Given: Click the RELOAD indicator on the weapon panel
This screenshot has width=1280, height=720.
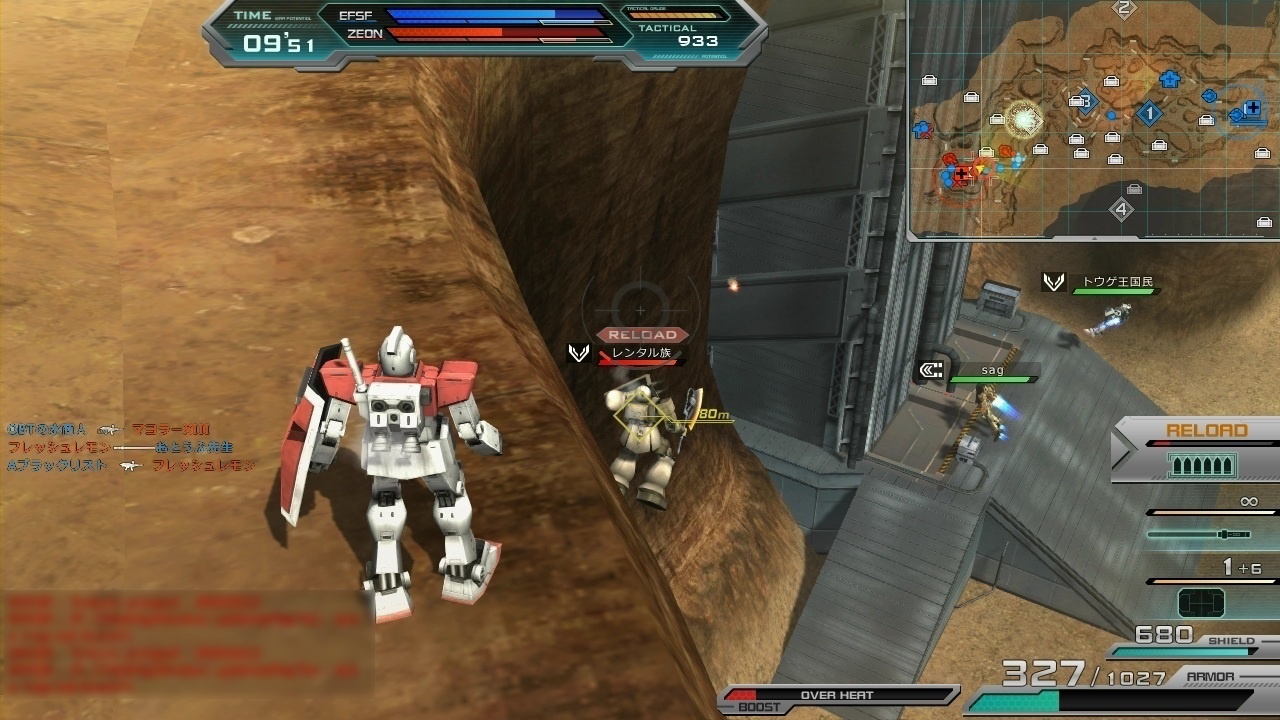Looking at the screenshot, I should 1206,429.
